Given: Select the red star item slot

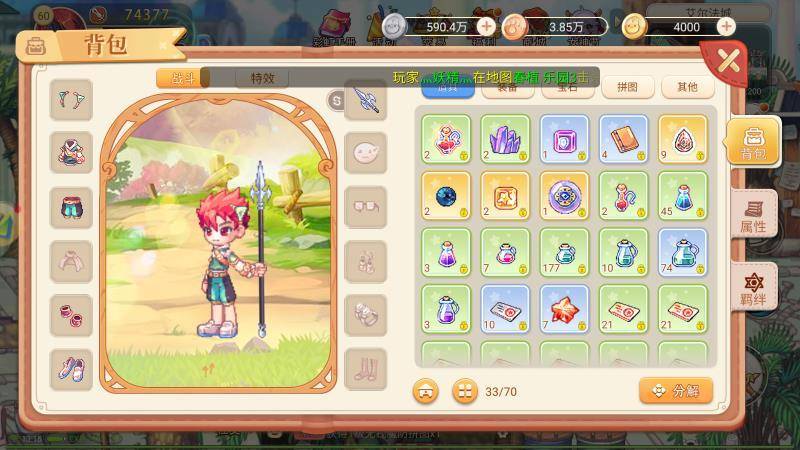Looking at the screenshot, I should [564, 309].
